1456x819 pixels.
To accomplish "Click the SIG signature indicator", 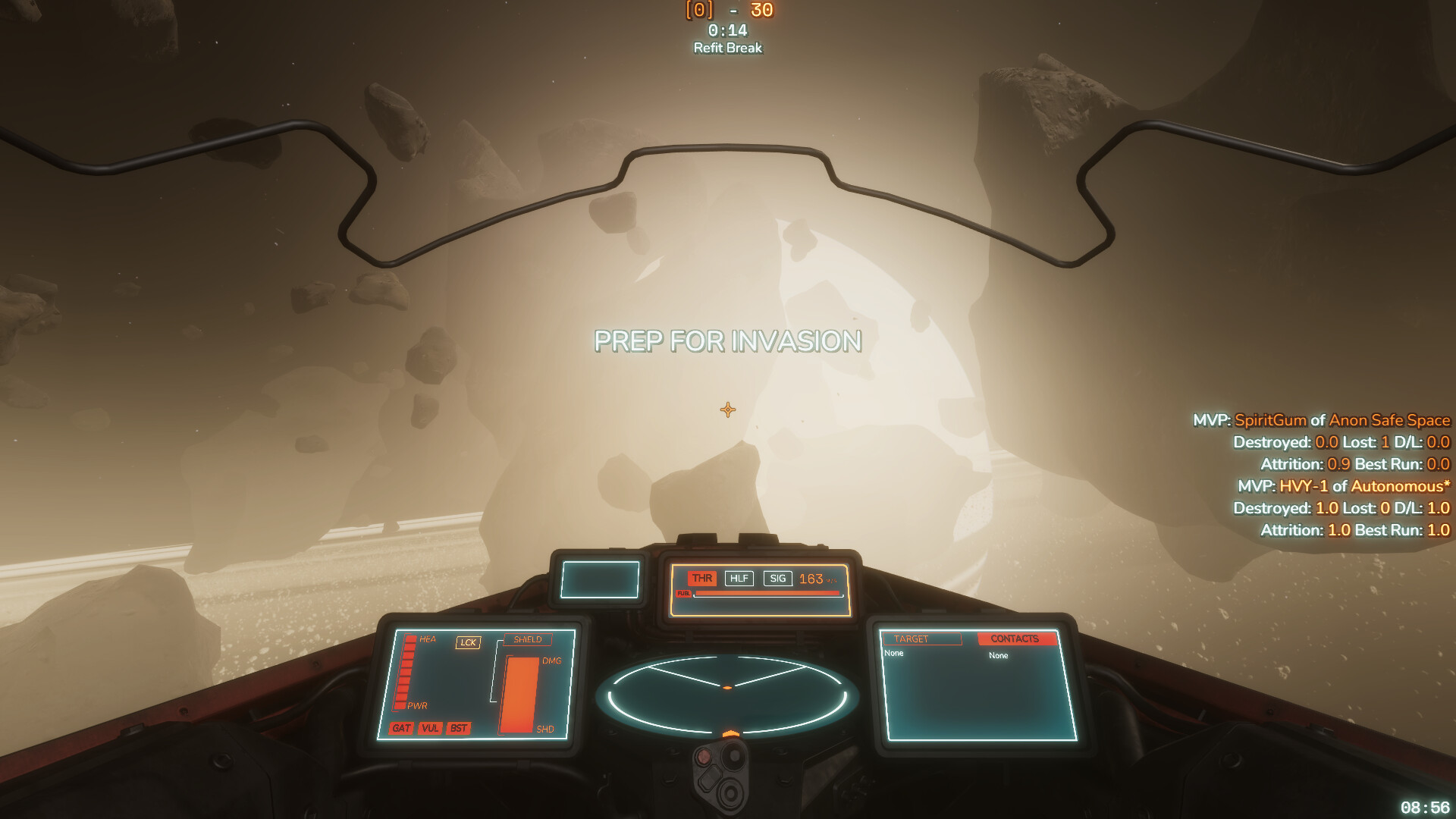I will [778, 578].
